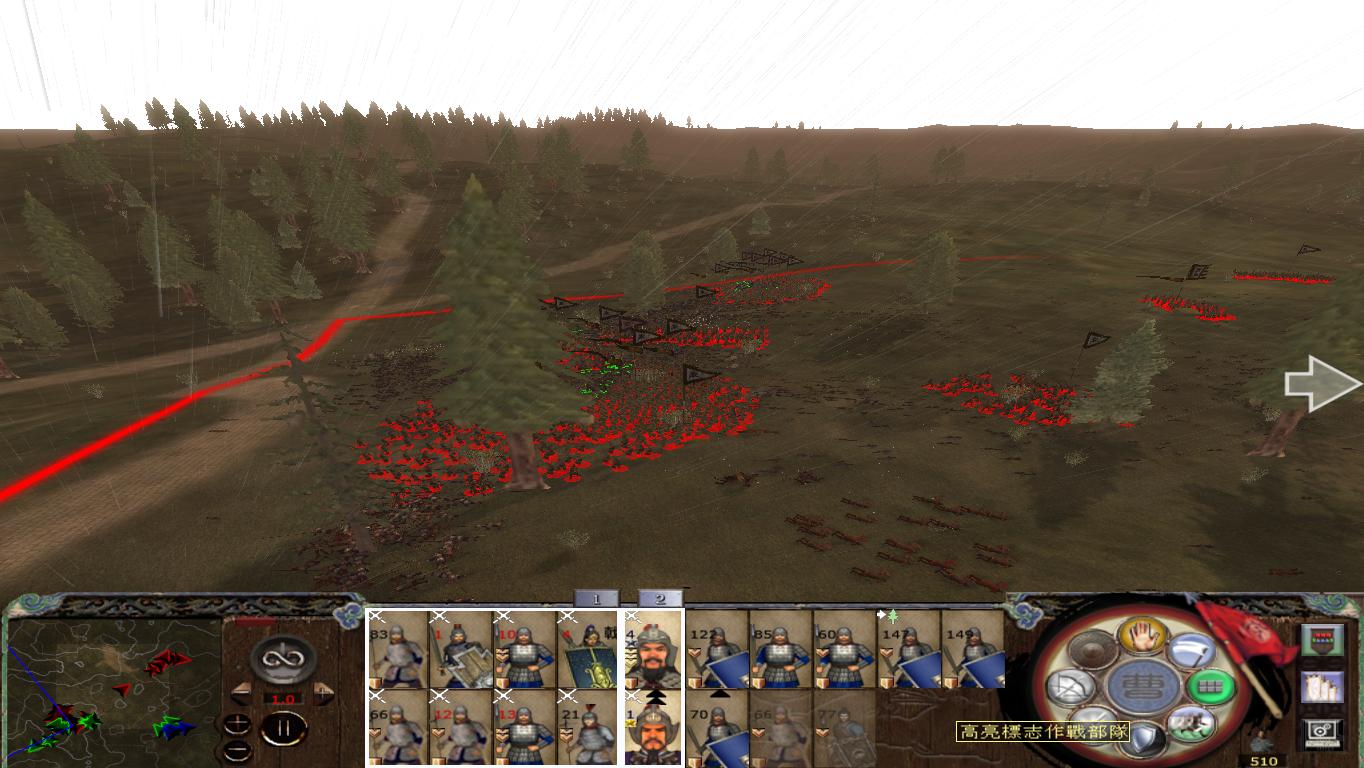Click the banner unit roster button

[1323, 641]
